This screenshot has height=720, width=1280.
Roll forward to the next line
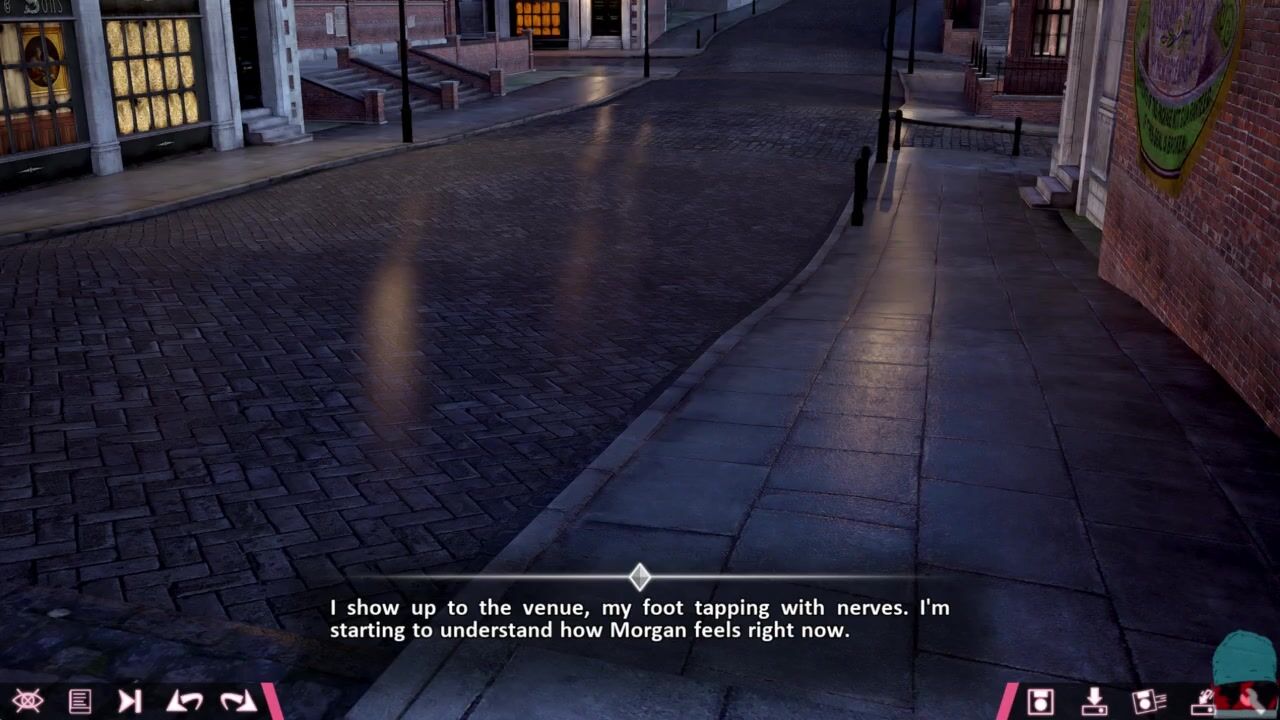(x=238, y=701)
